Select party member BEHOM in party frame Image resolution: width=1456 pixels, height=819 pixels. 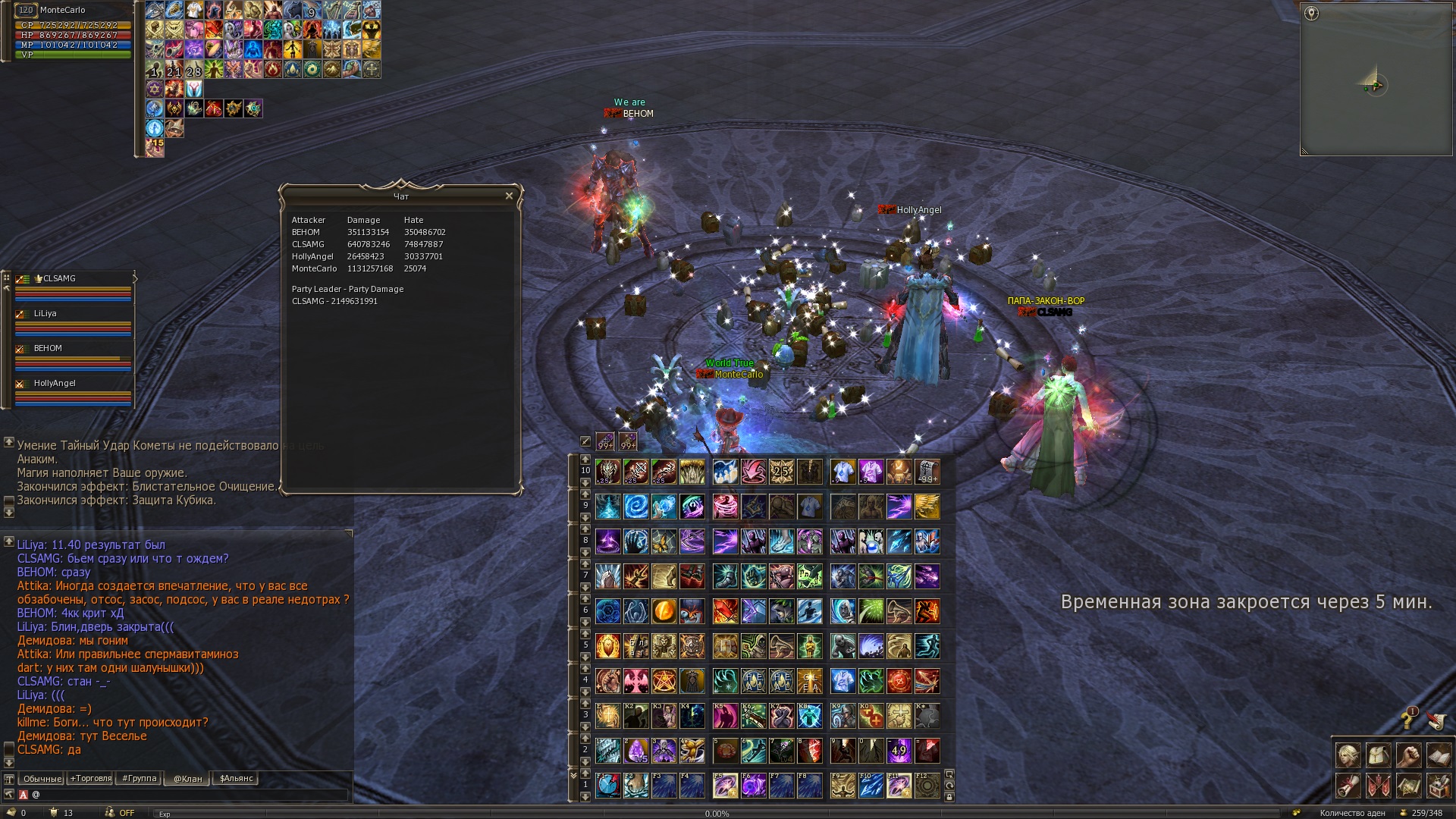tap(48, 349)
